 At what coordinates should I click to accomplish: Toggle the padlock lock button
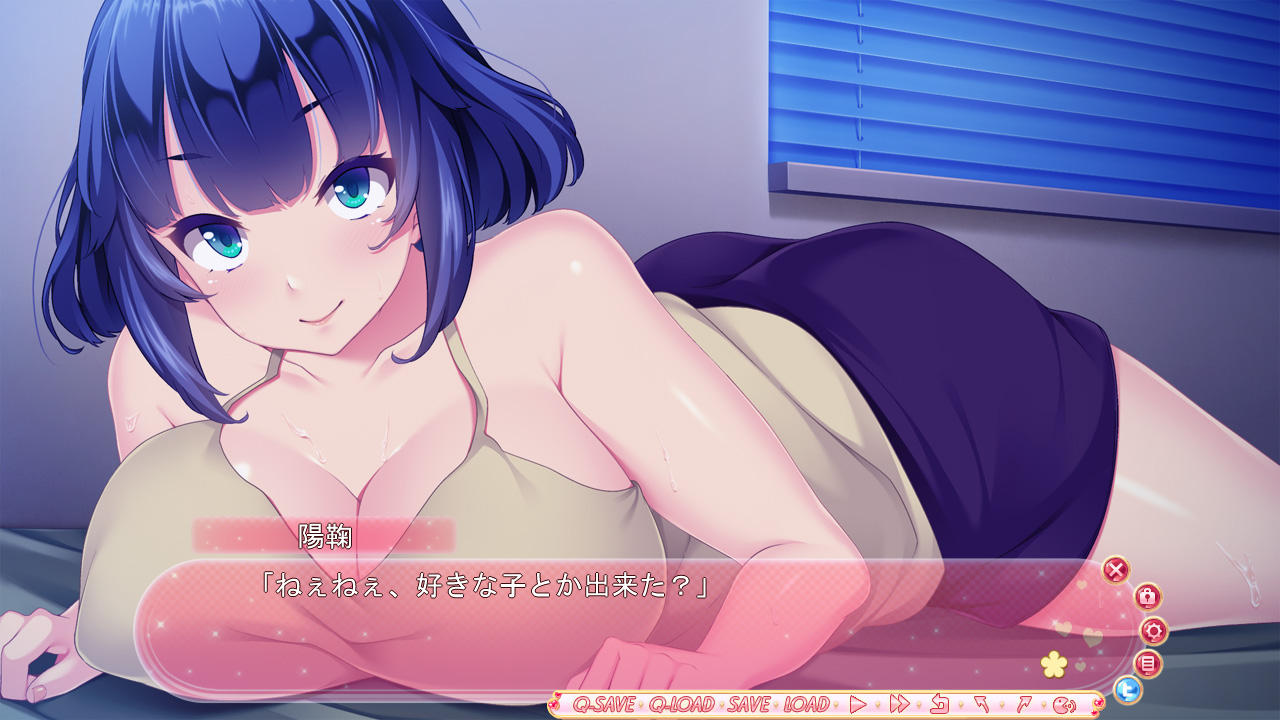point(1147,597)
